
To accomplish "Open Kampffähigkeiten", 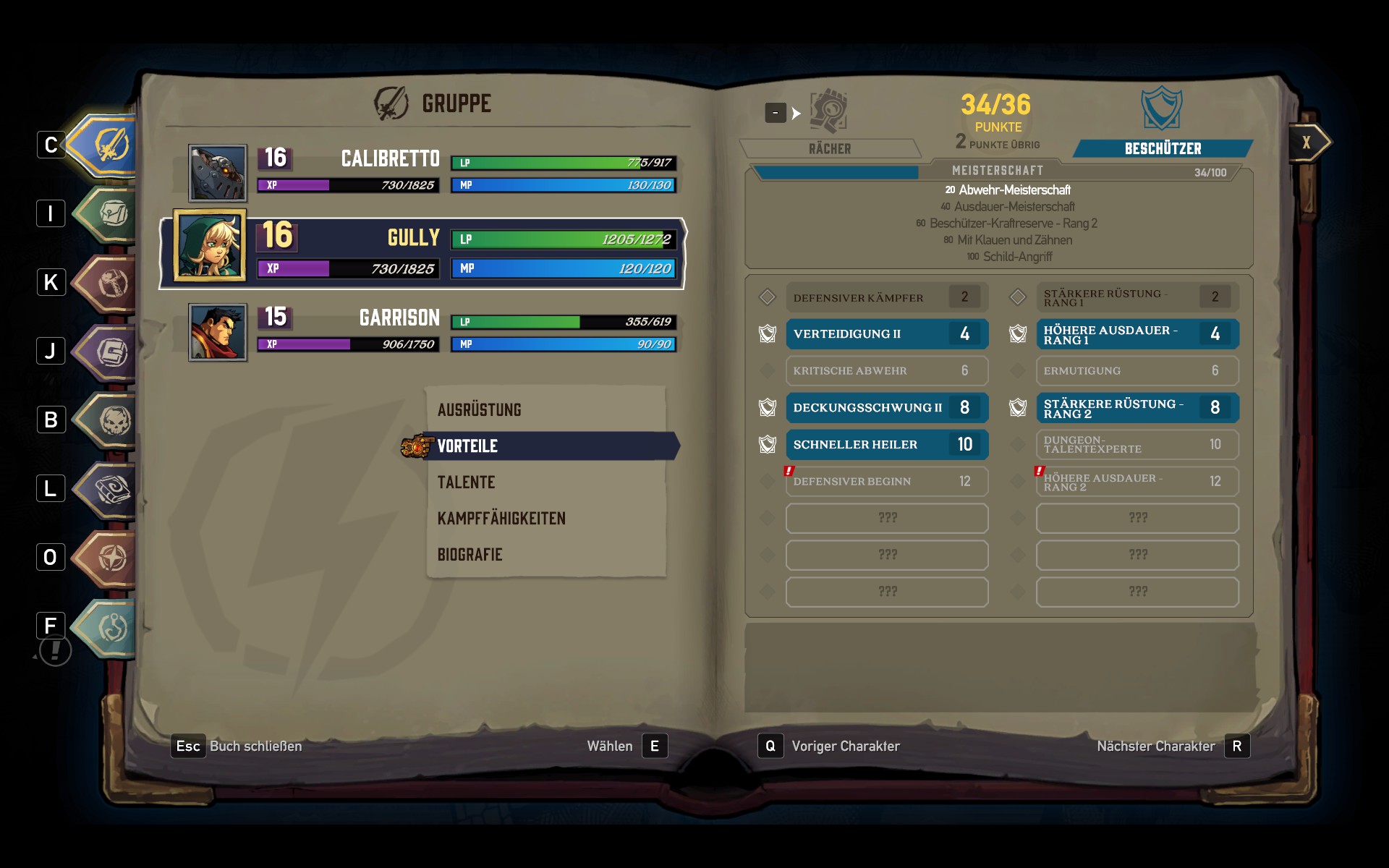I will (501, 518).
